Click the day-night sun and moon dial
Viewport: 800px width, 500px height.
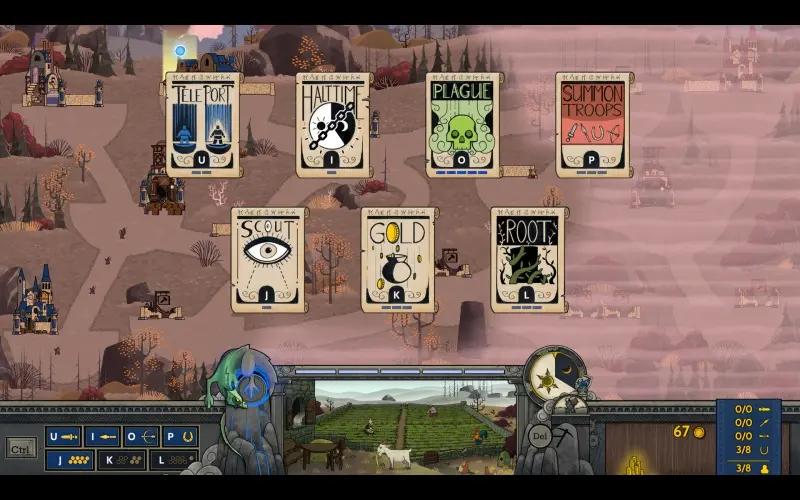pos(555,376)
